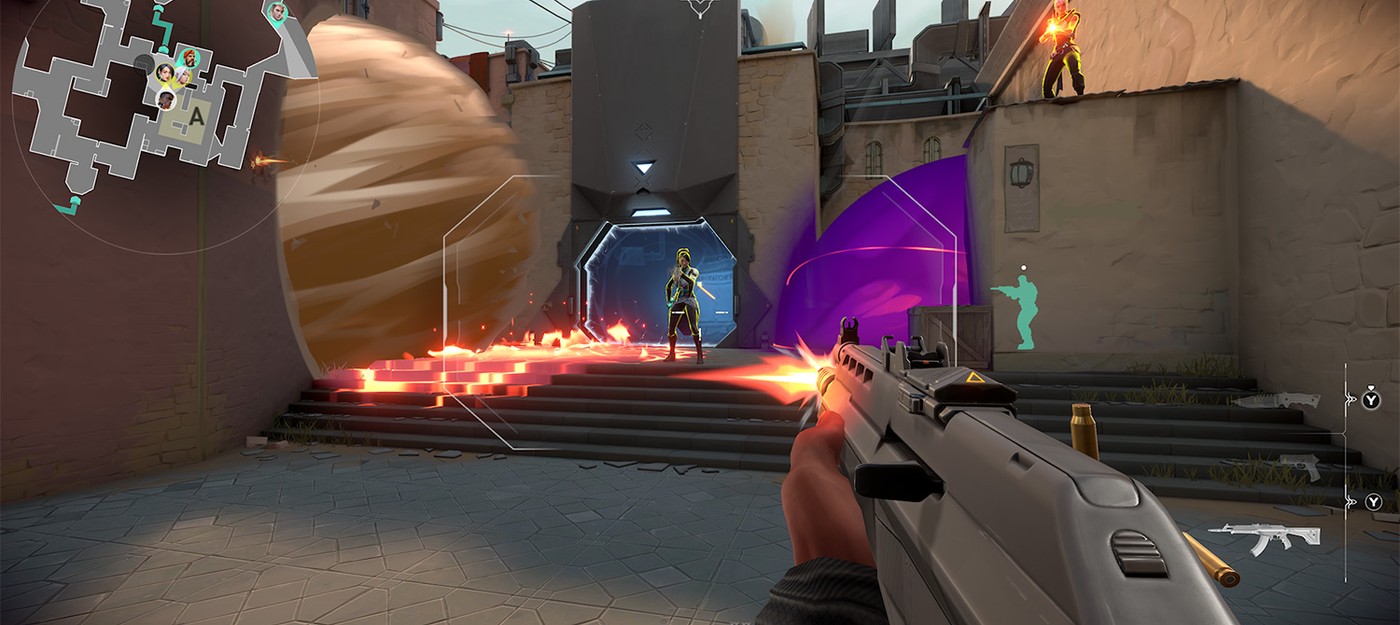Select the combat knife weapon slot

(x=1276, y=401)
